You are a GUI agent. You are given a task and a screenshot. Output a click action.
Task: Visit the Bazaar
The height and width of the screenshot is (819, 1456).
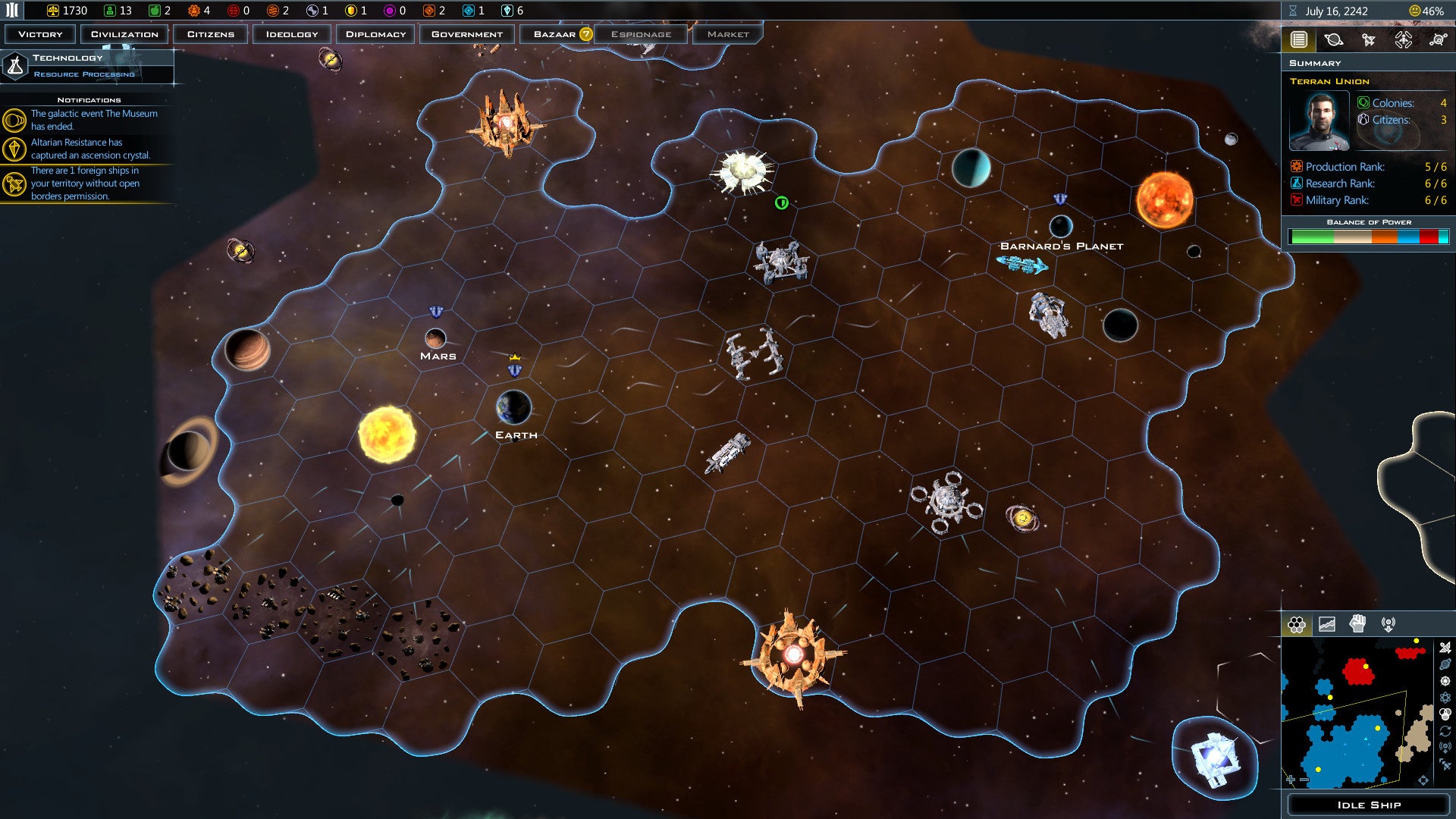pos(556,34)
